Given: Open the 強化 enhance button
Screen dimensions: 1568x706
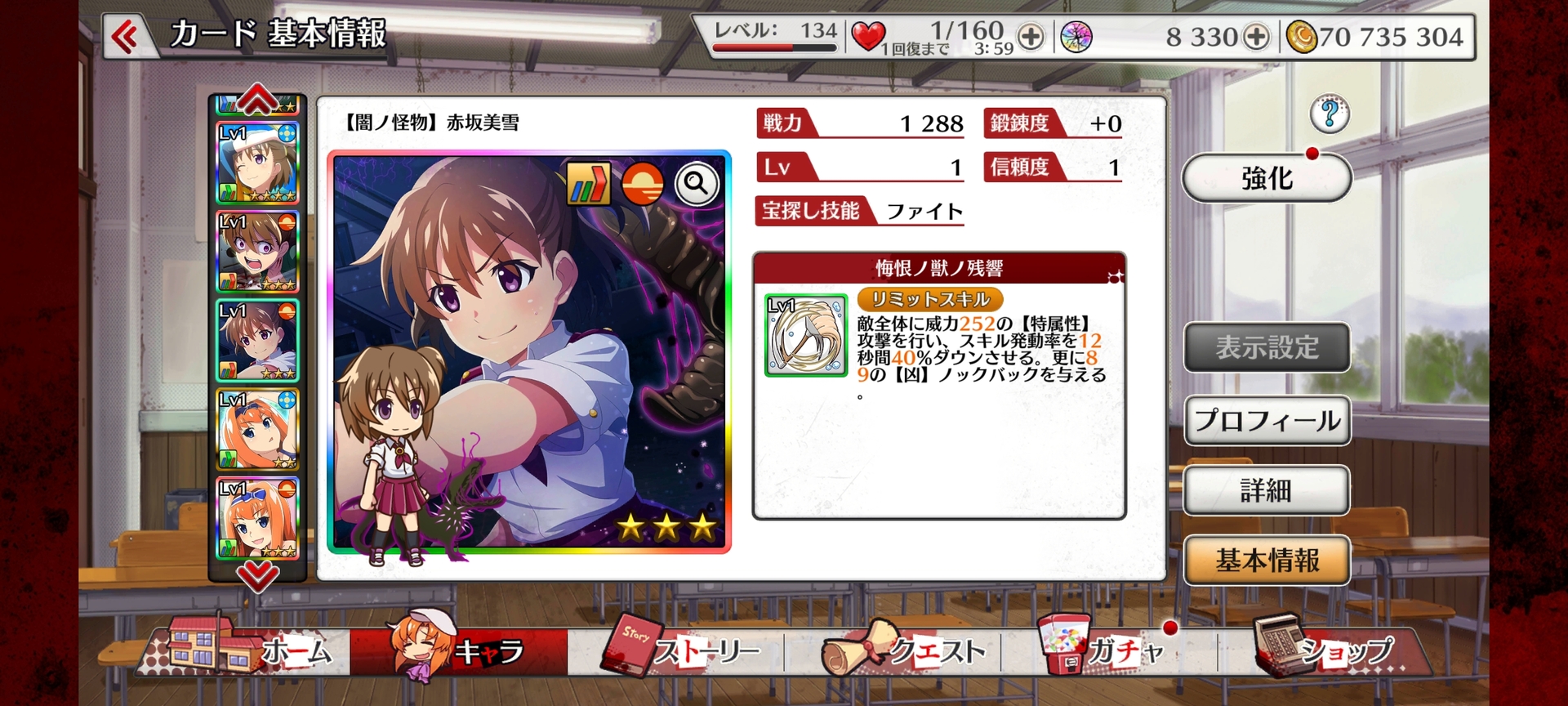Looking at the screenshot, I should coord(1266,178).
